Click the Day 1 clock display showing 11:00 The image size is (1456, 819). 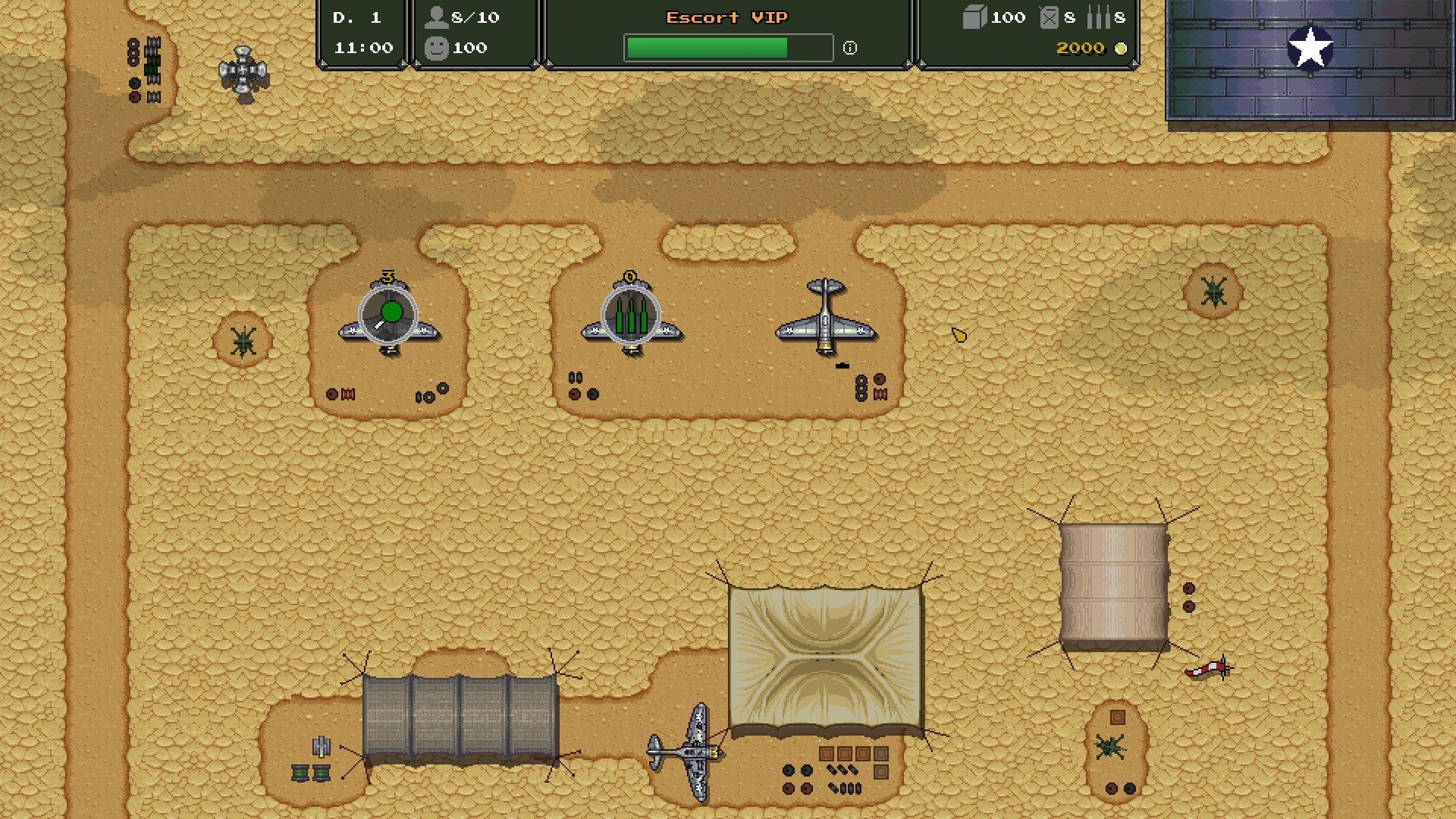click(361, 33)
